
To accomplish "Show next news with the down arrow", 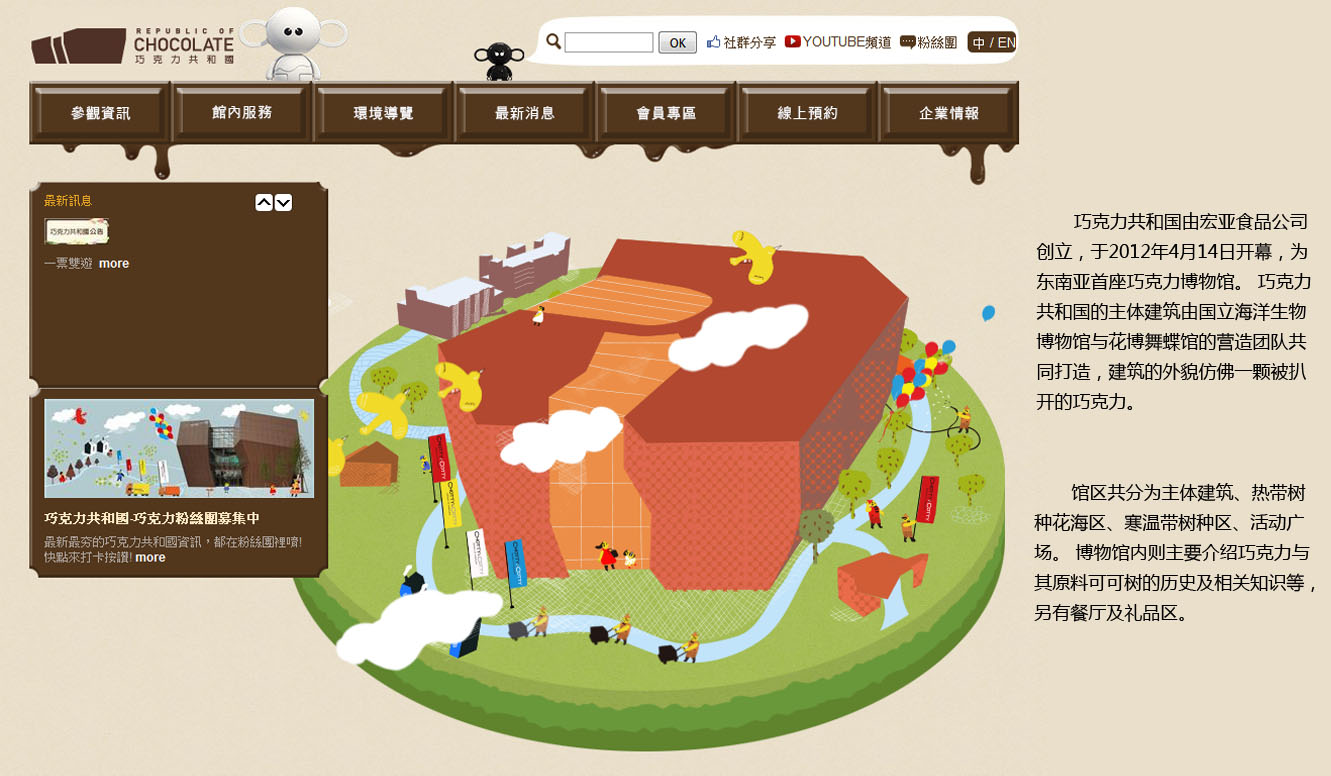I will pyautogui.click(x=284, y=203).
